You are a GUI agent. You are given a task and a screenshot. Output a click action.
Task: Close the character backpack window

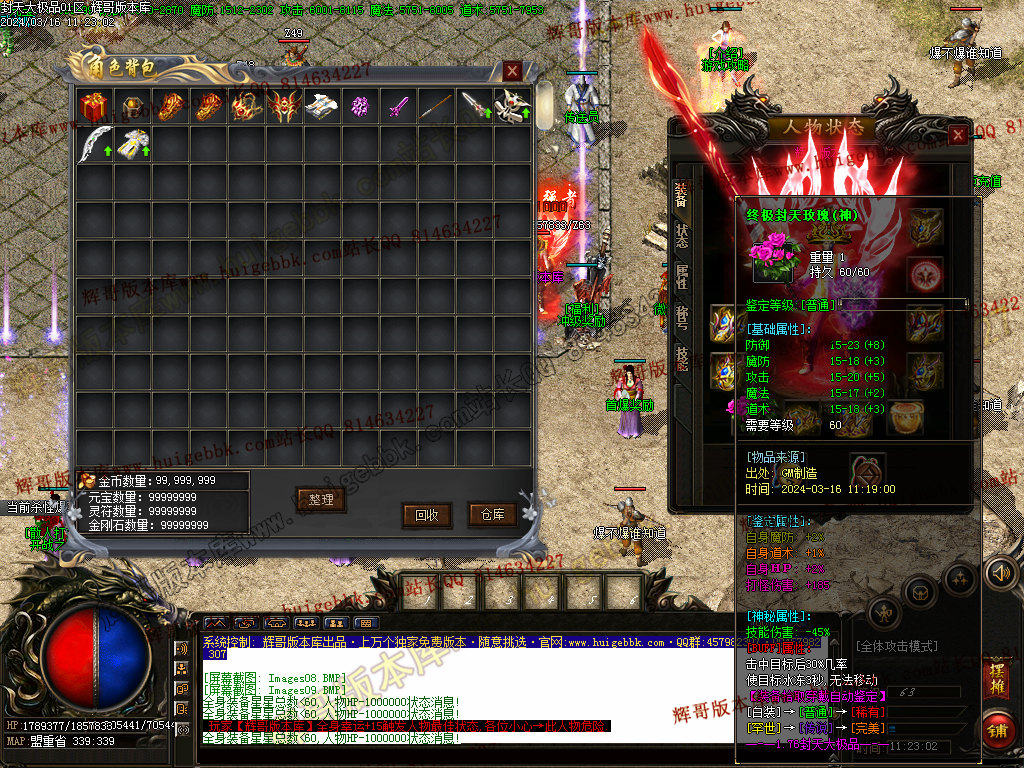pos(512,70)
